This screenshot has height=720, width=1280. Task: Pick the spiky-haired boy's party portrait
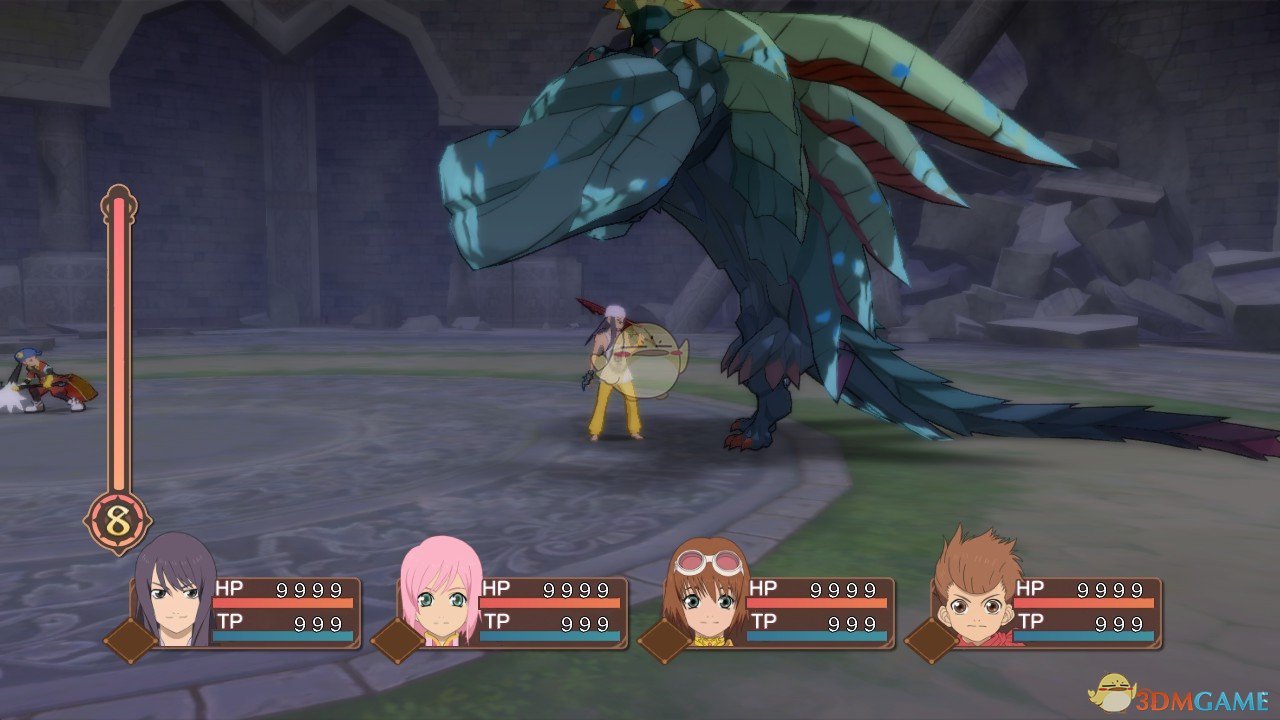tap(975, 592)
